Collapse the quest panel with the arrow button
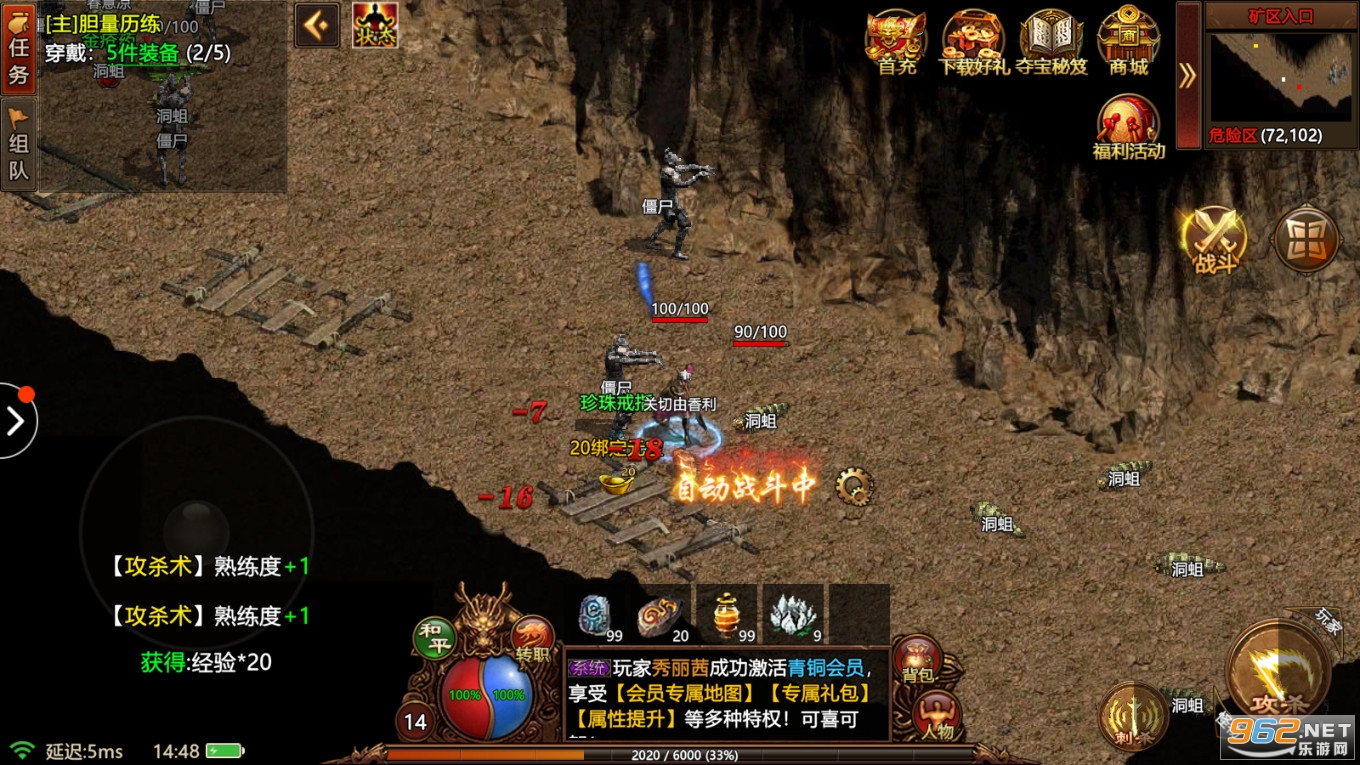 317,26
